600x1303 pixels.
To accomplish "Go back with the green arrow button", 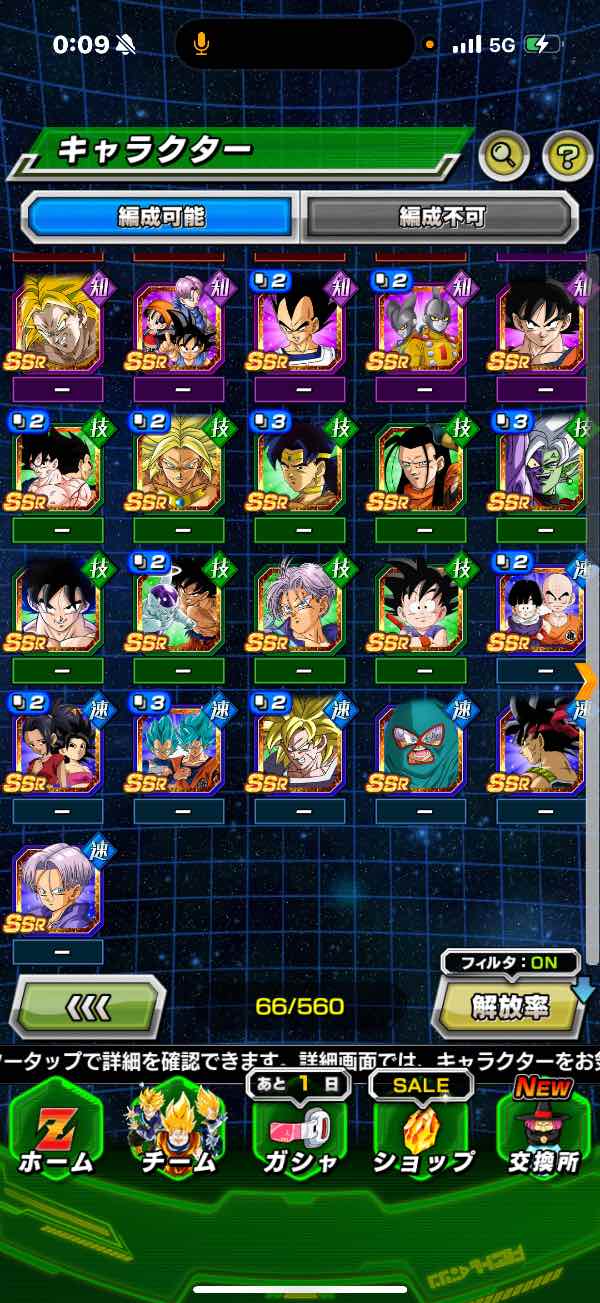I will (87, 1006).
